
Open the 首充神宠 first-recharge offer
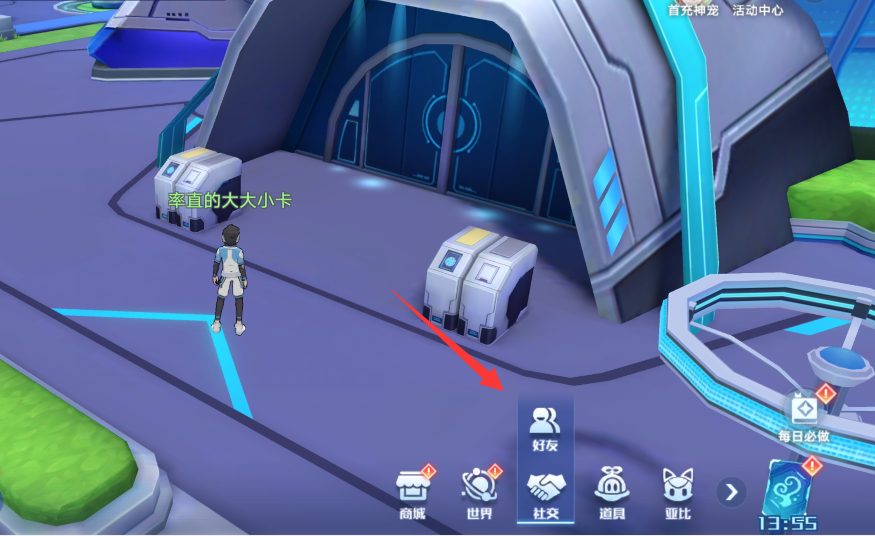[694, 10]
